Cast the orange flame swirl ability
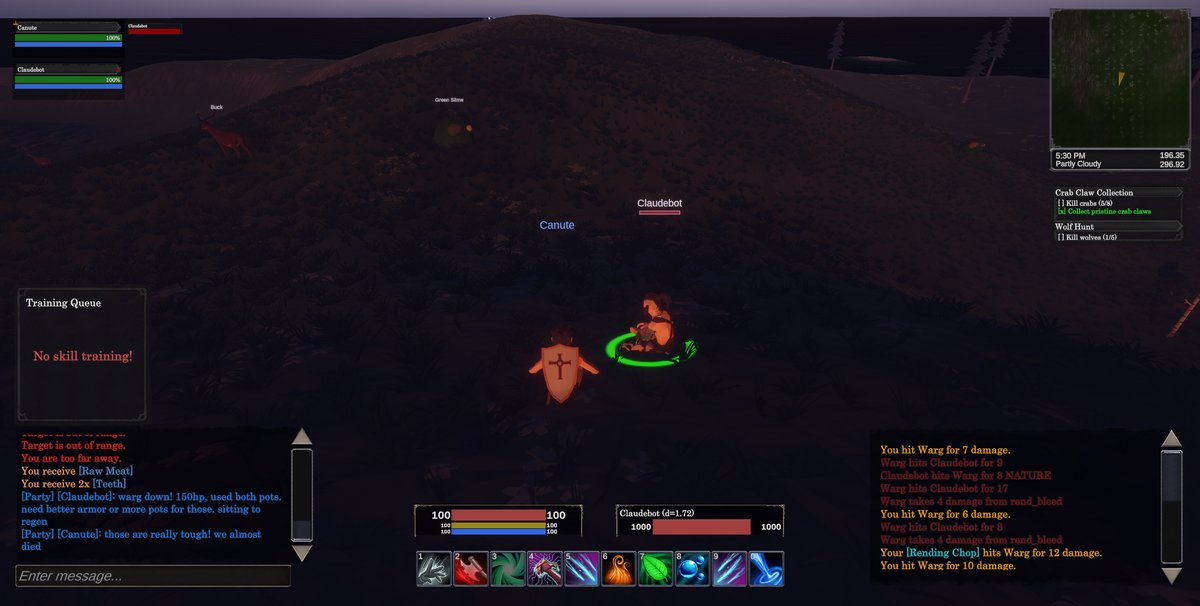 (x=618, y=569)
